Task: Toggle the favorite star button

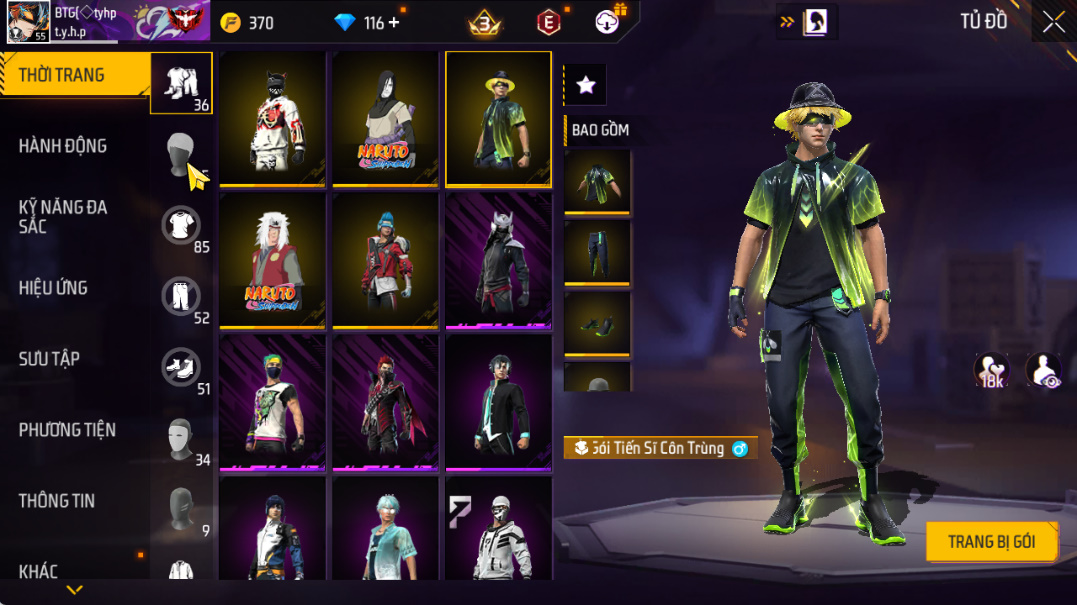Action: point(586,86)
